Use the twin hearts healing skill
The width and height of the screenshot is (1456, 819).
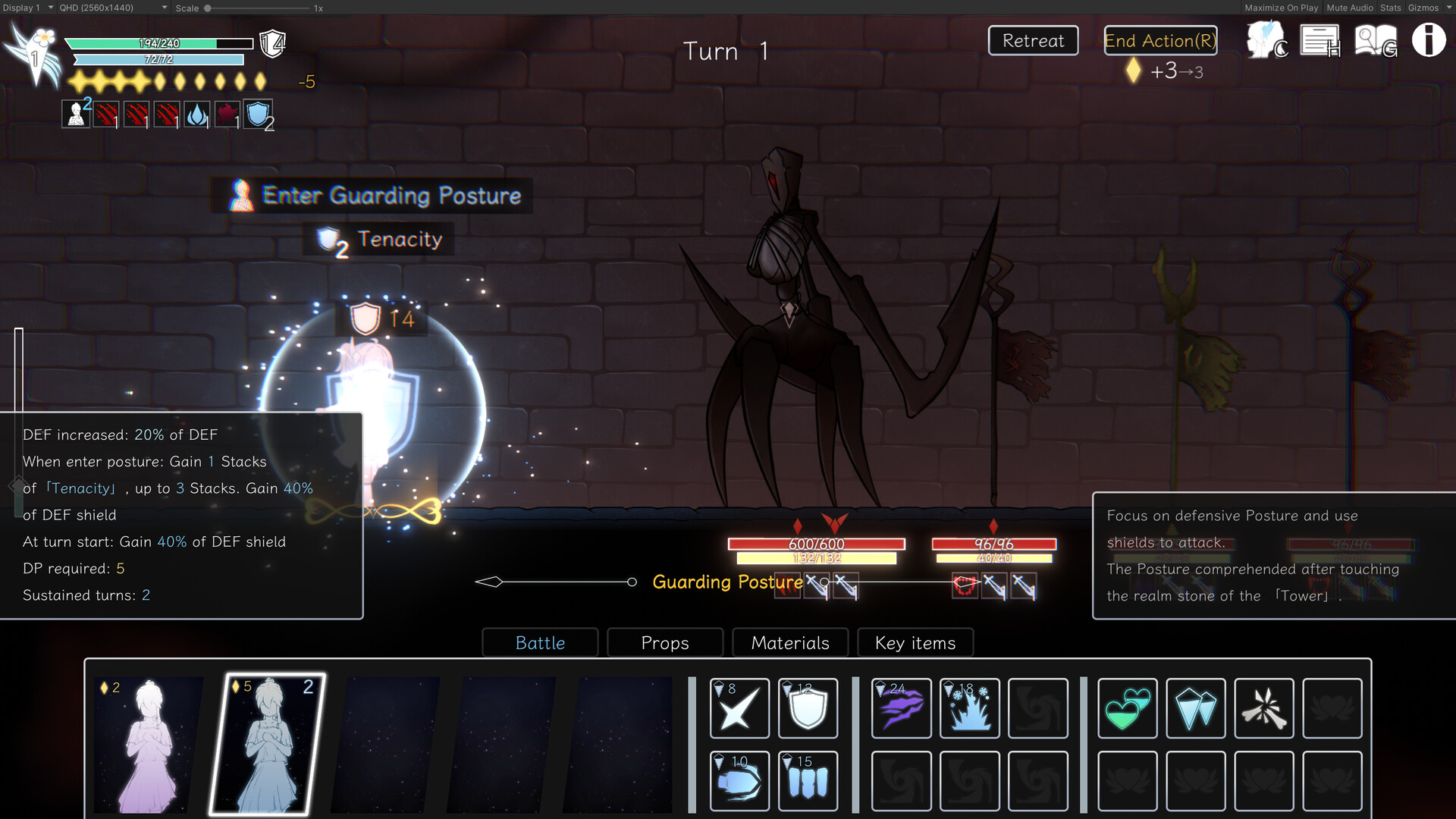[1127, 708]
